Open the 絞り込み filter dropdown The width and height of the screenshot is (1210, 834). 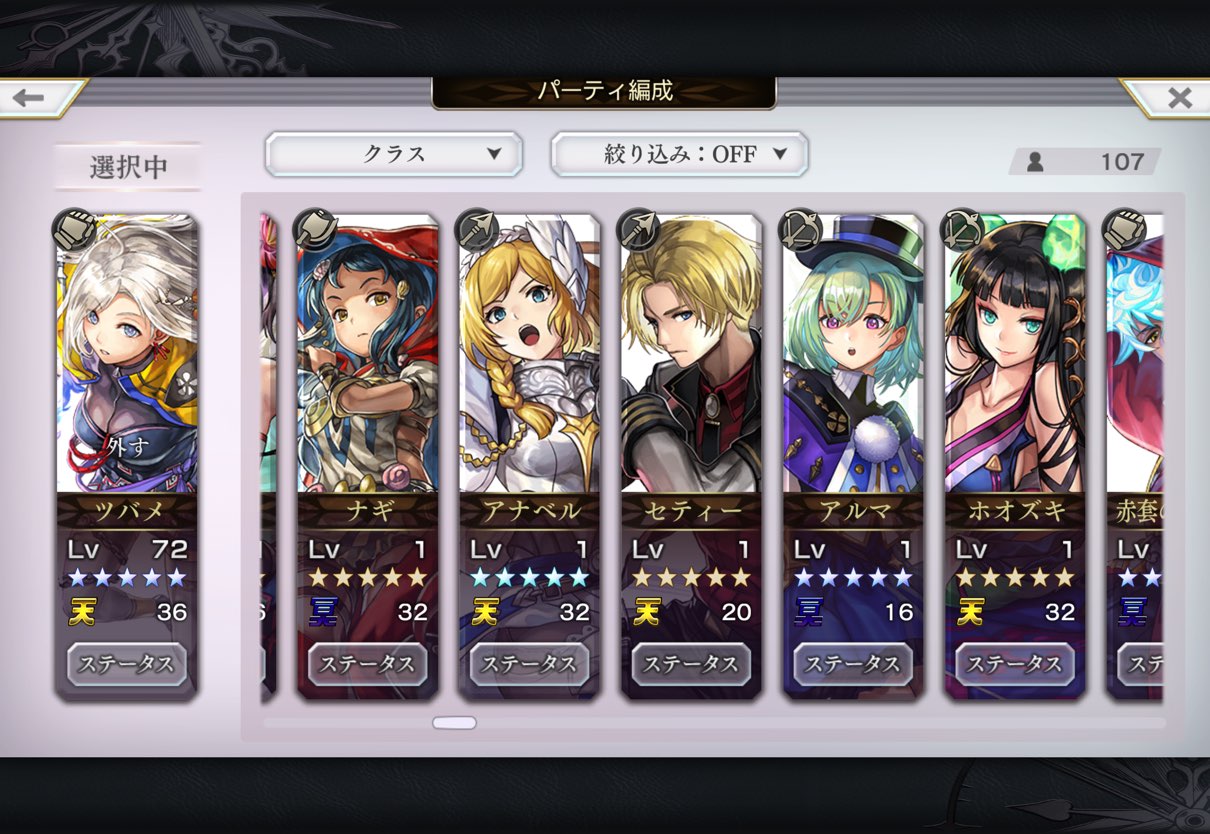679,154
